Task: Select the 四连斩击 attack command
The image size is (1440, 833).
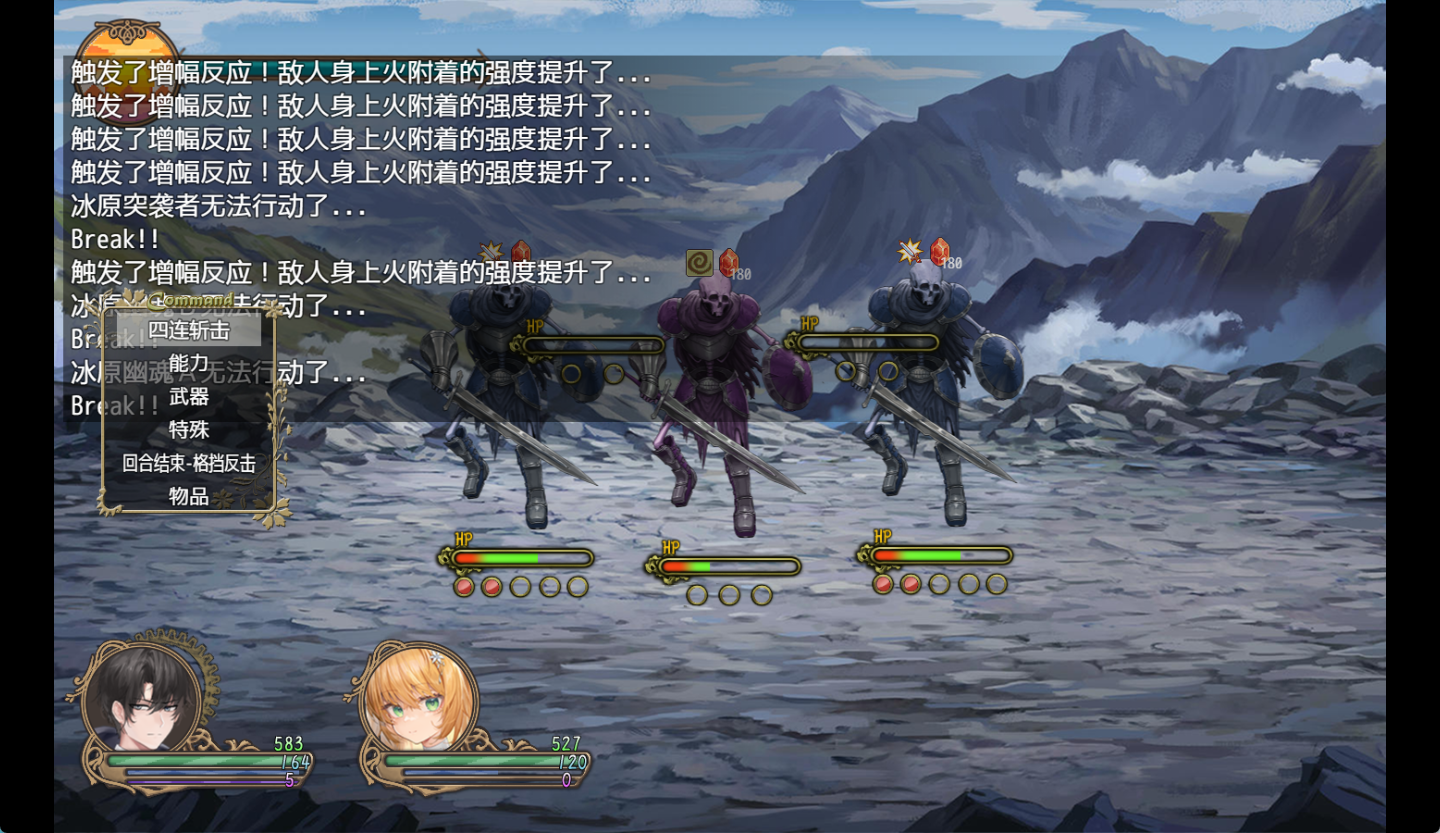Action: (x=189, y=330)
